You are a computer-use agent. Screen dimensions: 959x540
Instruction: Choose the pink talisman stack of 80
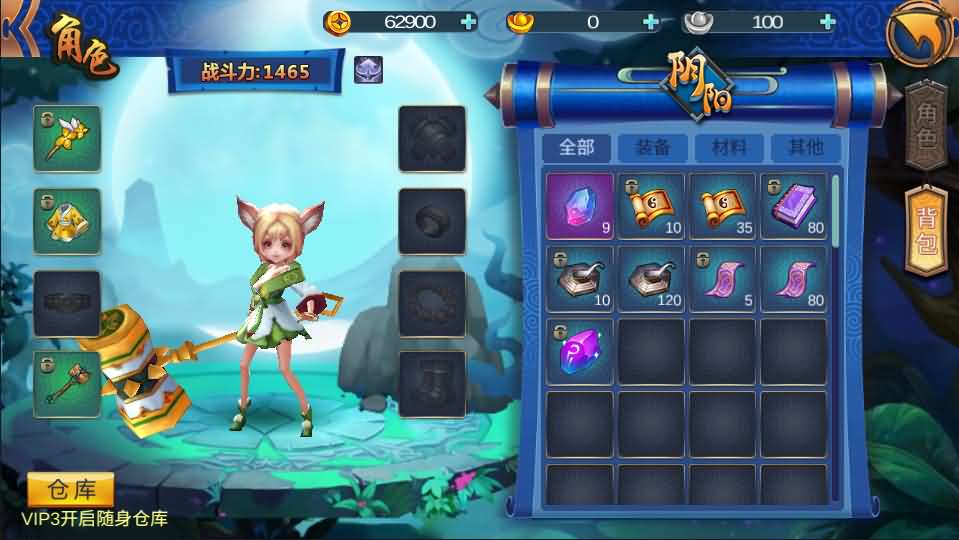pyautogui.click(x=794, y=278)
